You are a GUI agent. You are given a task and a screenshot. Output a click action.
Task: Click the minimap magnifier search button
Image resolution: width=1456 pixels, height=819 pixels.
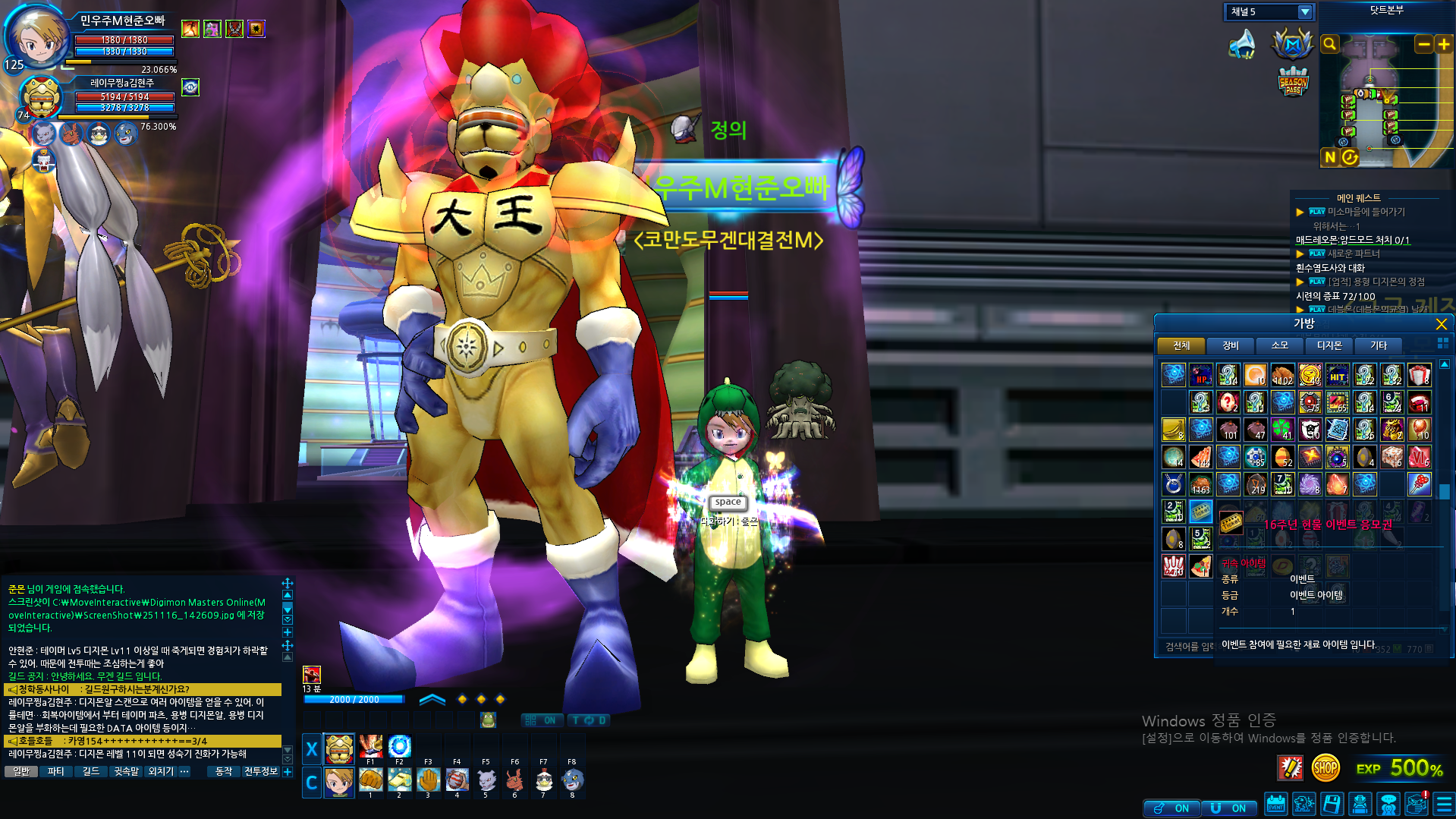1329,45
